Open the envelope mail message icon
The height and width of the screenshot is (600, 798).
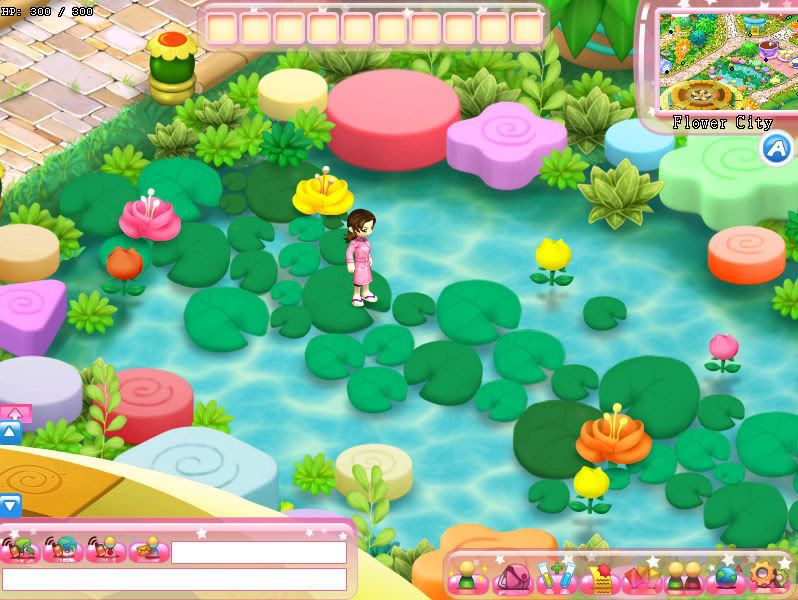[x=148, y=550]
